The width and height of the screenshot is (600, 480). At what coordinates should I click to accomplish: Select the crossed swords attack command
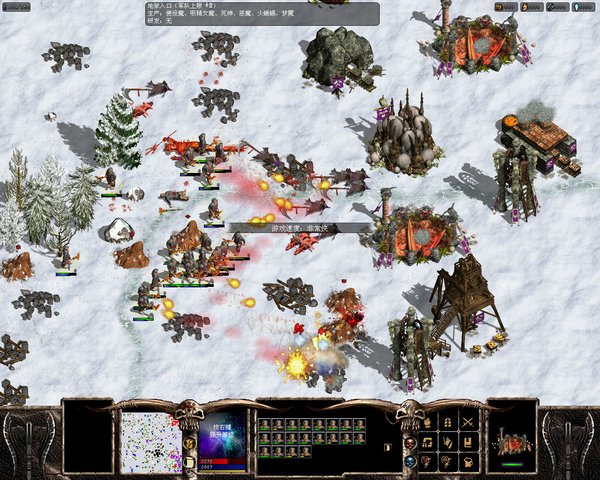coord(469,421)
